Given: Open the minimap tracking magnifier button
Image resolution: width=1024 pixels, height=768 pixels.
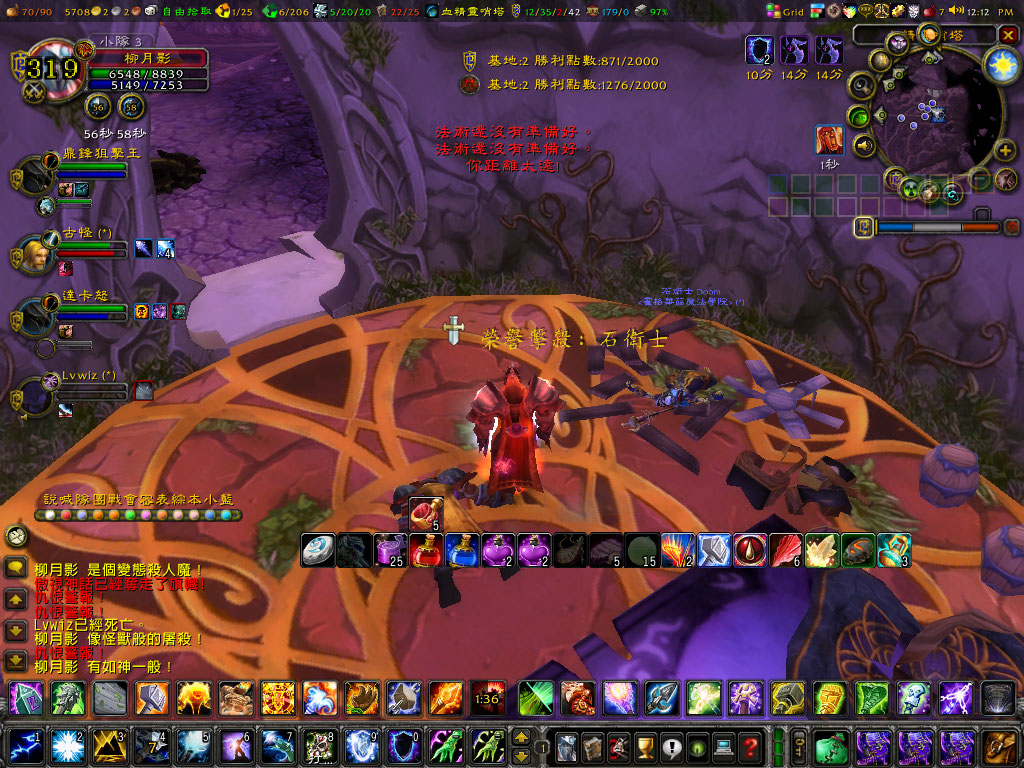Looking at the screenshot, I should 859,87.
